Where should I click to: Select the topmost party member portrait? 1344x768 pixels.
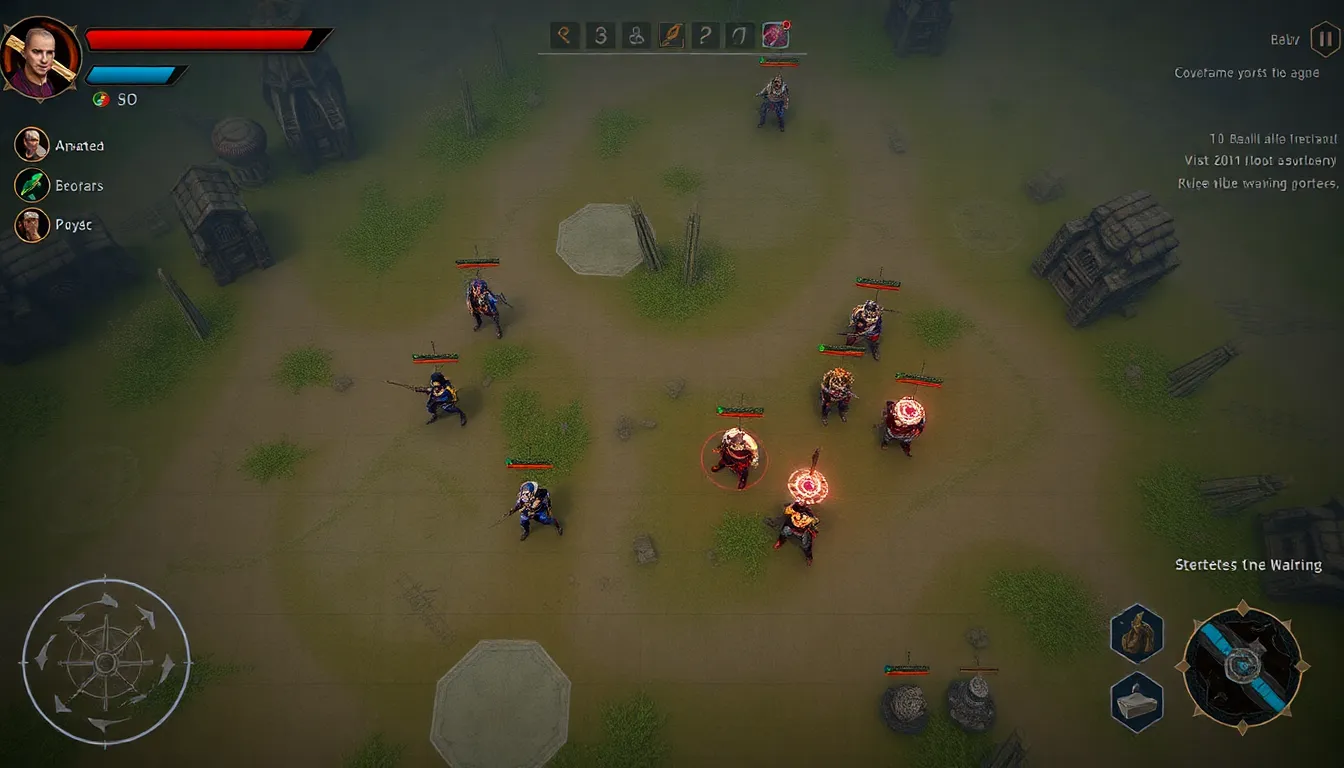pos(32,145)
